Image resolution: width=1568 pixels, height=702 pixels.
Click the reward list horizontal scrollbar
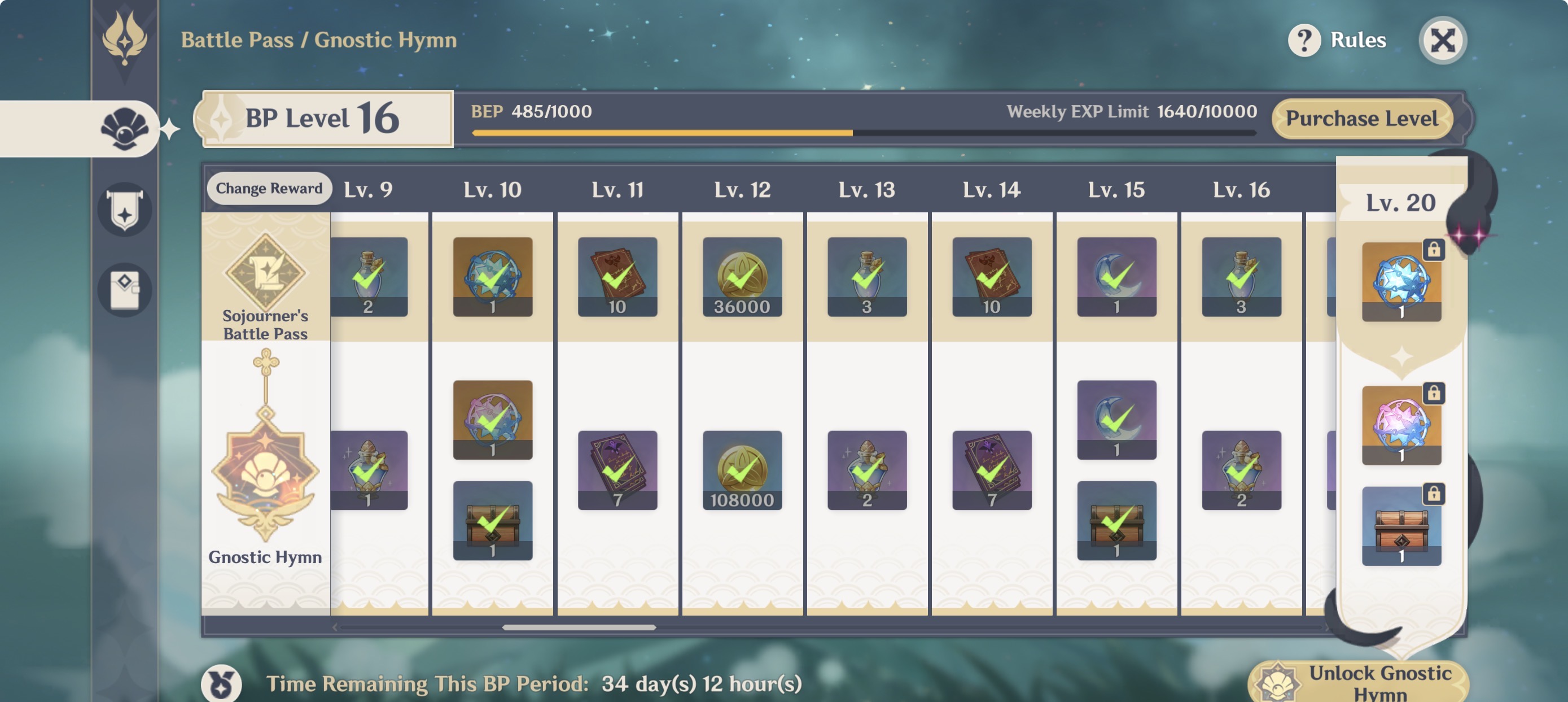579,627
